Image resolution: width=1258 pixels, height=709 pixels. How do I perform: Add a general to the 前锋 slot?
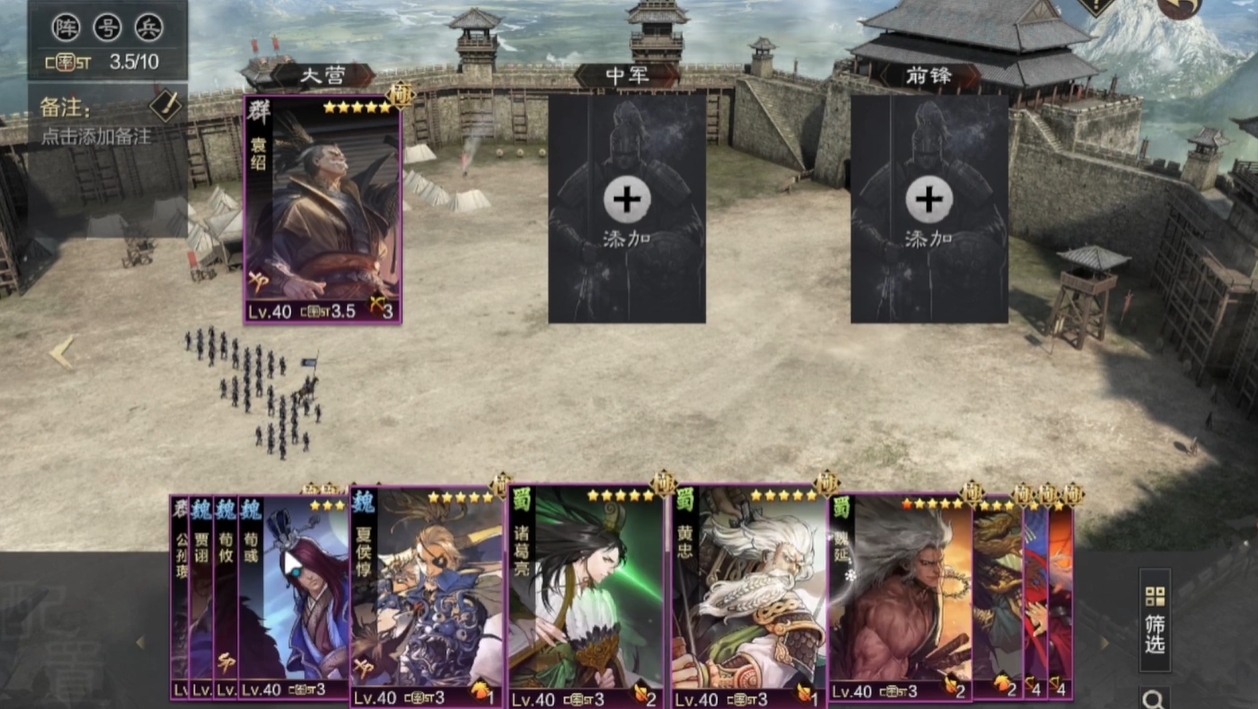[929, 208]
